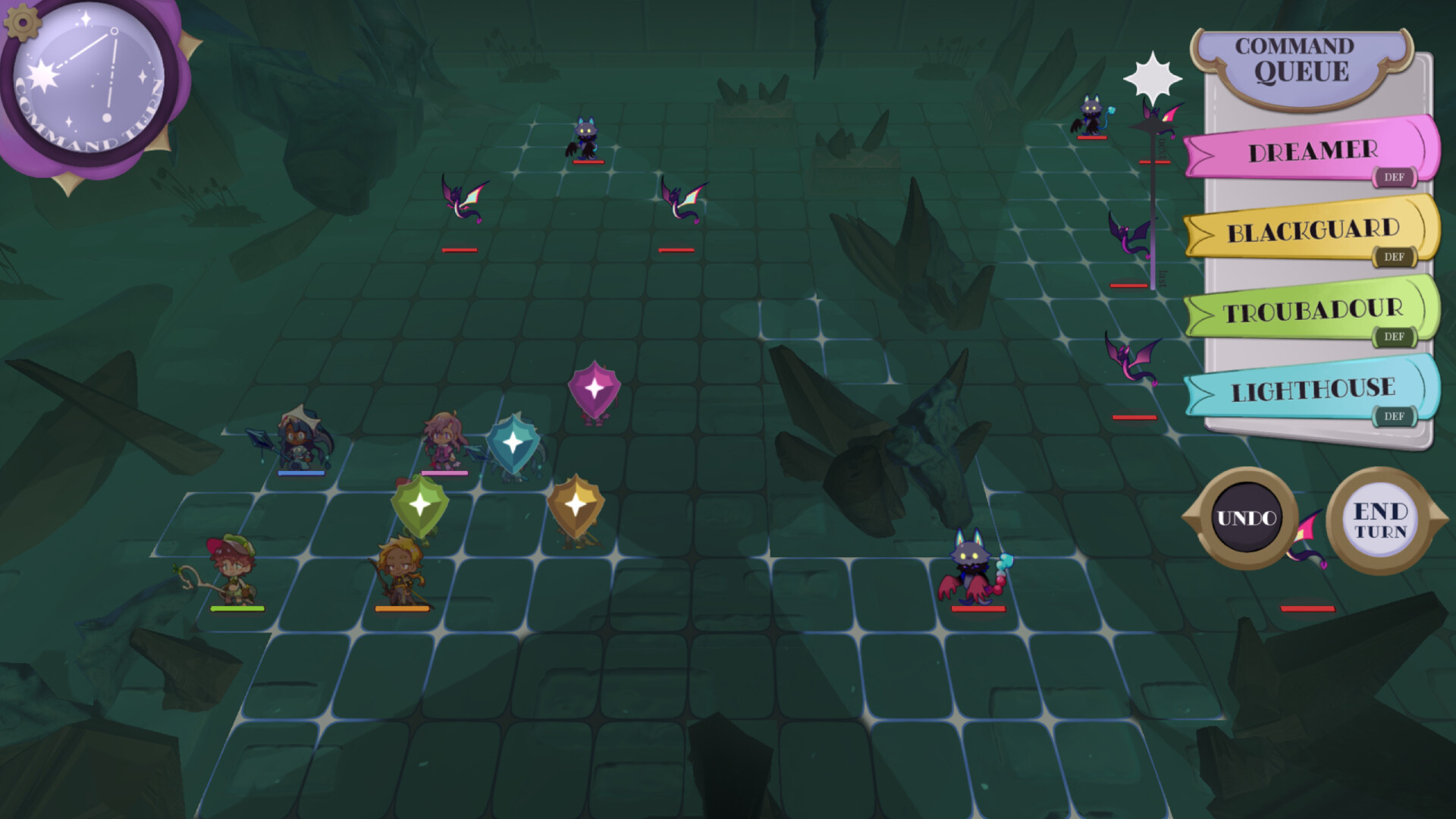Viewport: 1456px width, 819px height.
Task: Click the green health bar under the ranger
Action: 236,607
